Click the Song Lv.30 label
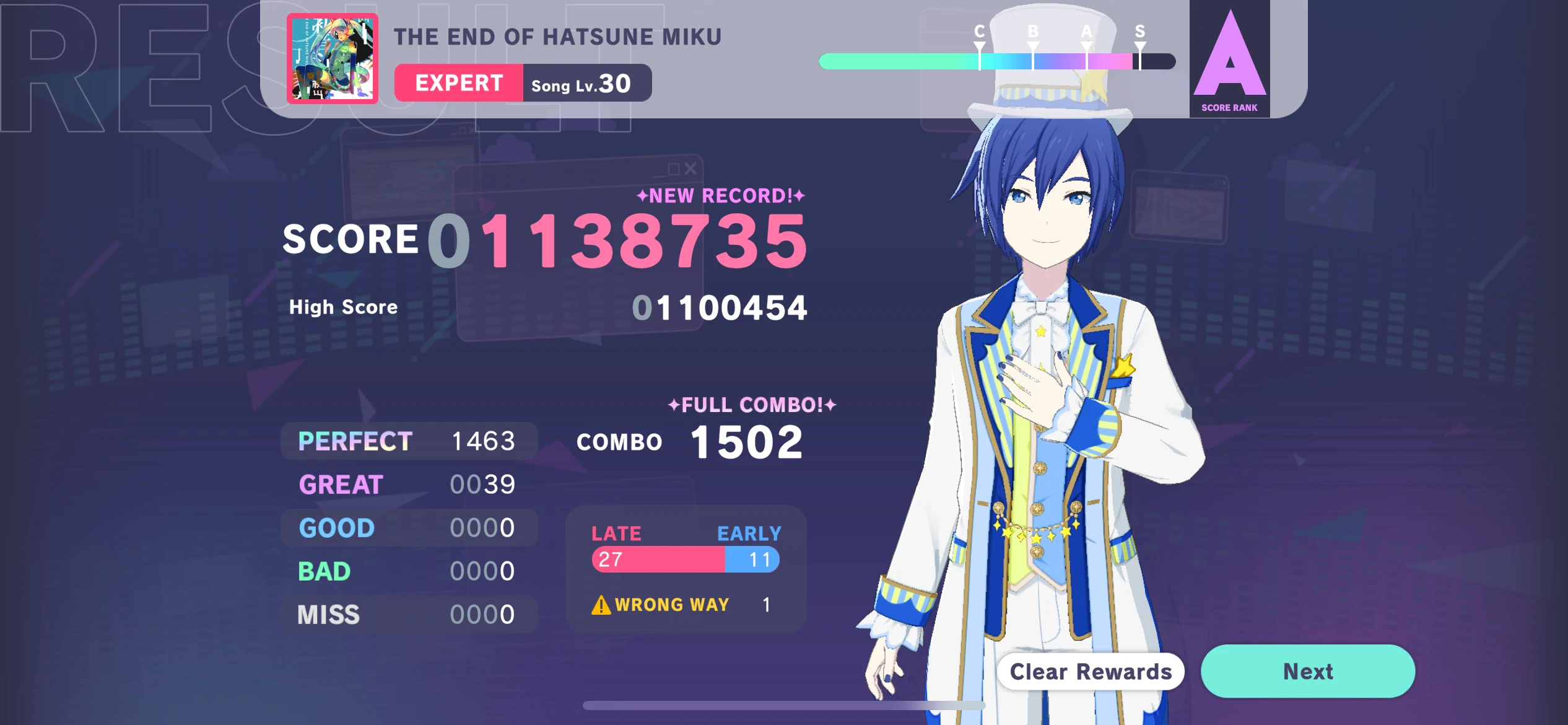The height and width of the screenshot is (725, 1568). [x=580, y=83]
